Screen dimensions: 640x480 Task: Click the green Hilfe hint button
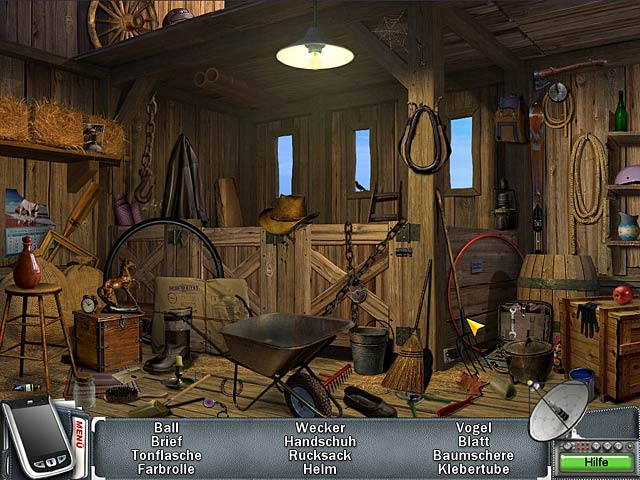point(596,462)
